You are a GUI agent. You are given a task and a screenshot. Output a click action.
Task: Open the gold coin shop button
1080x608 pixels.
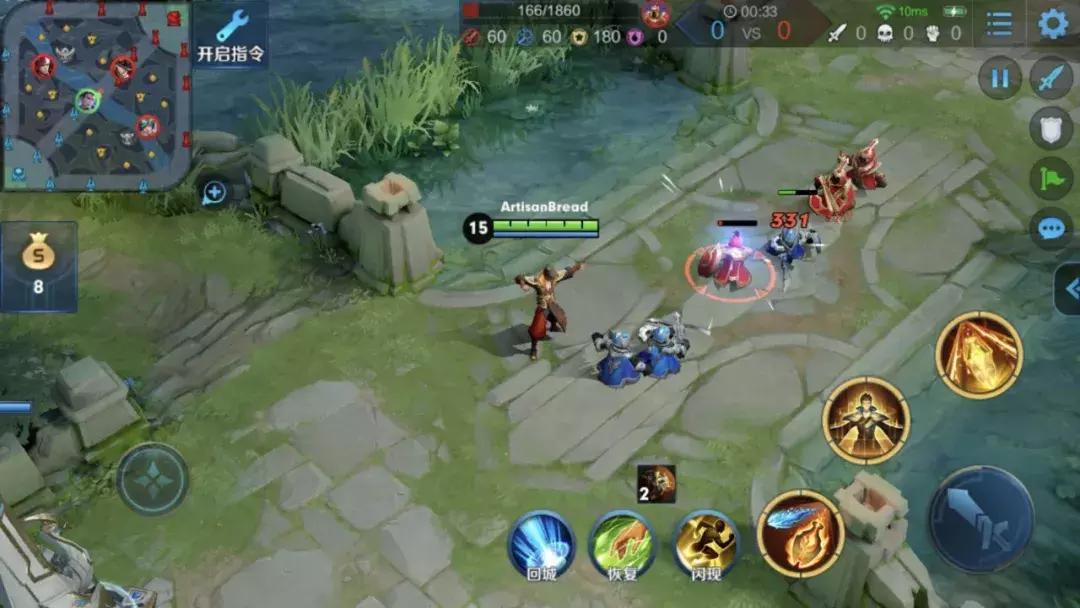(x=39, y=266)
